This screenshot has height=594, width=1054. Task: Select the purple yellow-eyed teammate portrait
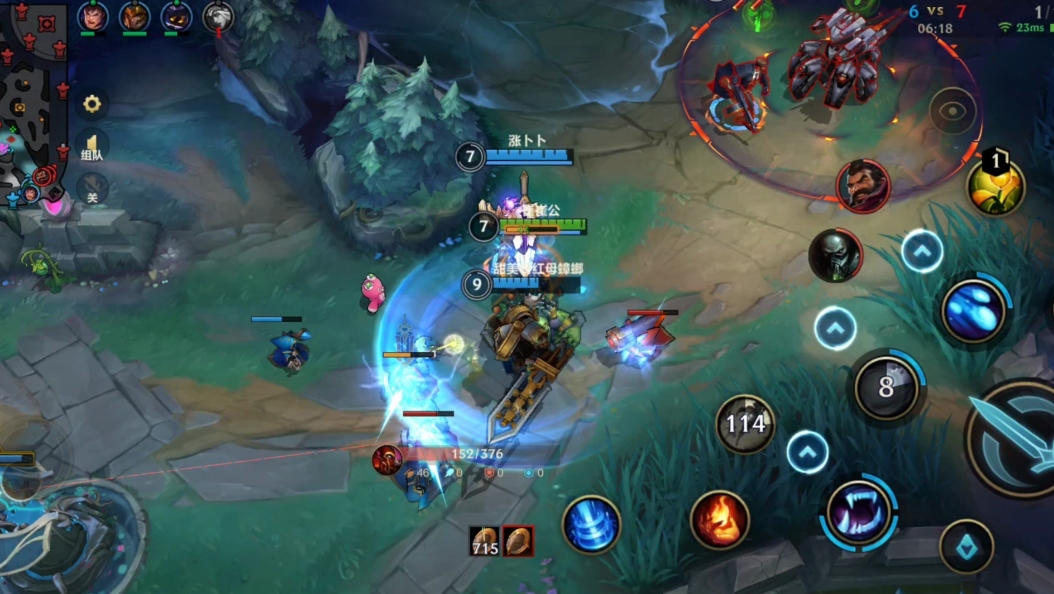[176, 16]
